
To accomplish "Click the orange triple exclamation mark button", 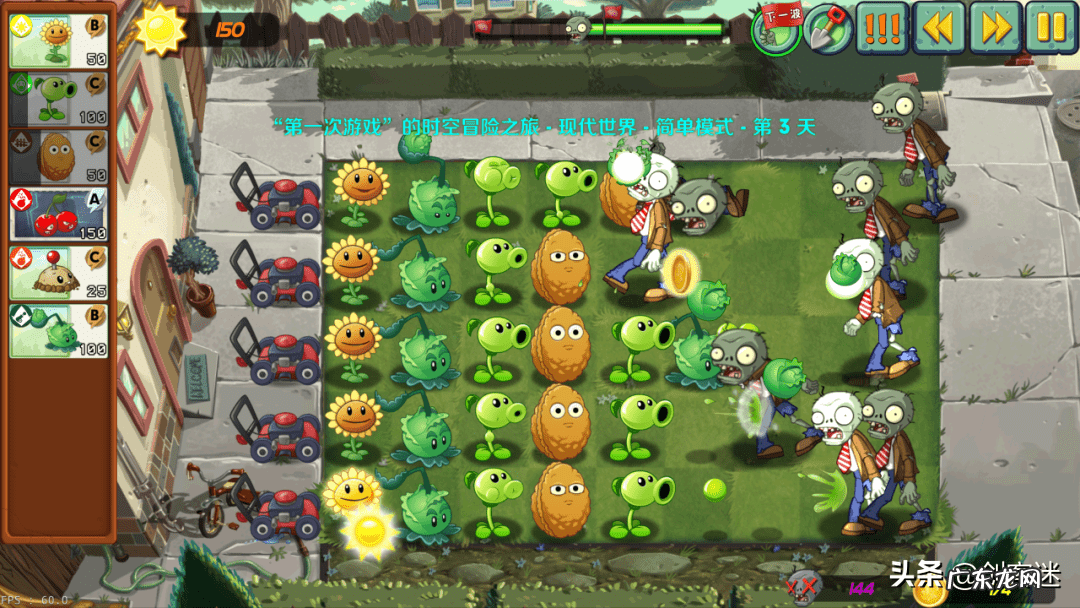I will 882,27.
